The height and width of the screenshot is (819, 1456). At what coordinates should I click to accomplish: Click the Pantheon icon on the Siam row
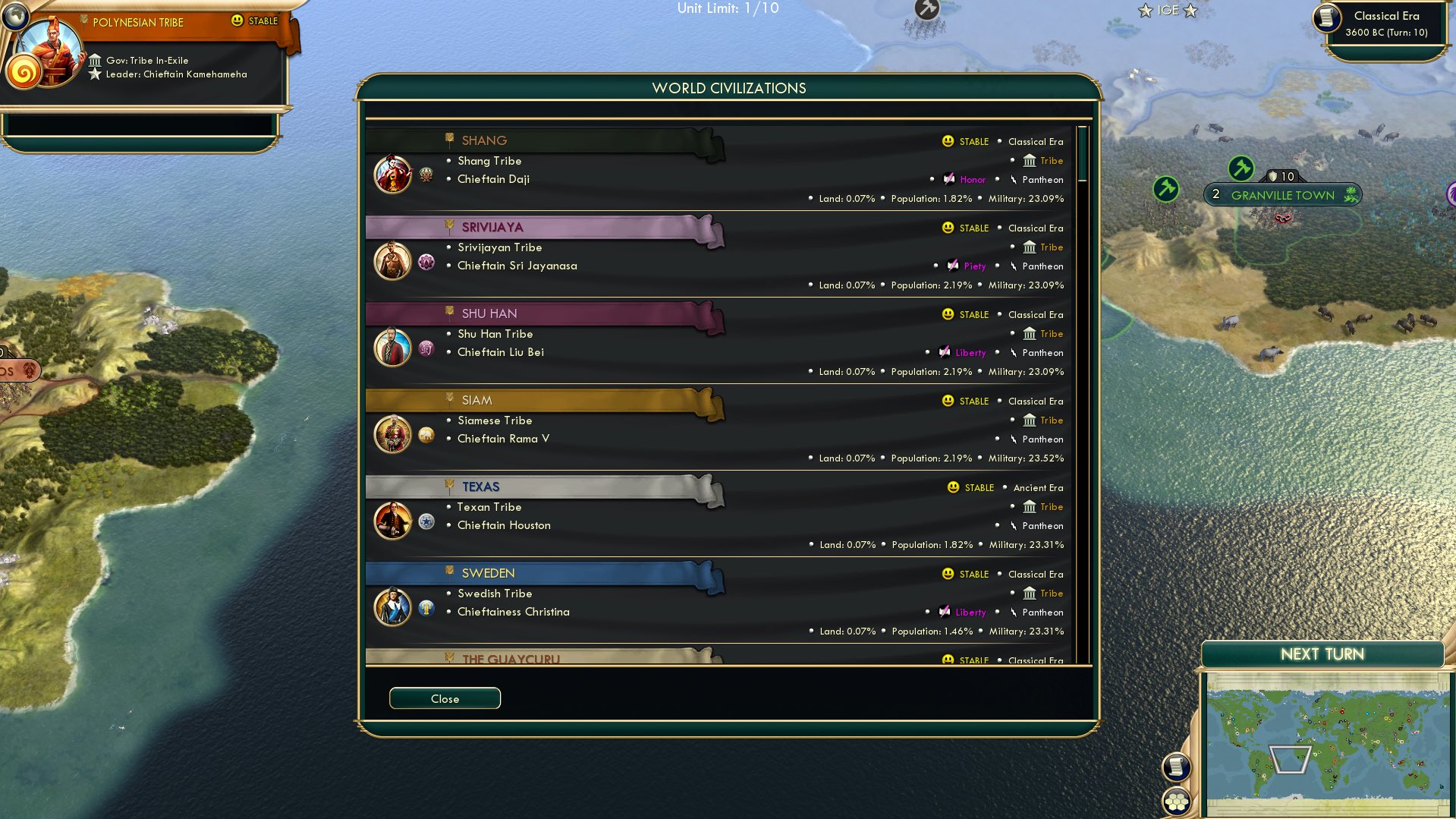tap(1014, 439)
